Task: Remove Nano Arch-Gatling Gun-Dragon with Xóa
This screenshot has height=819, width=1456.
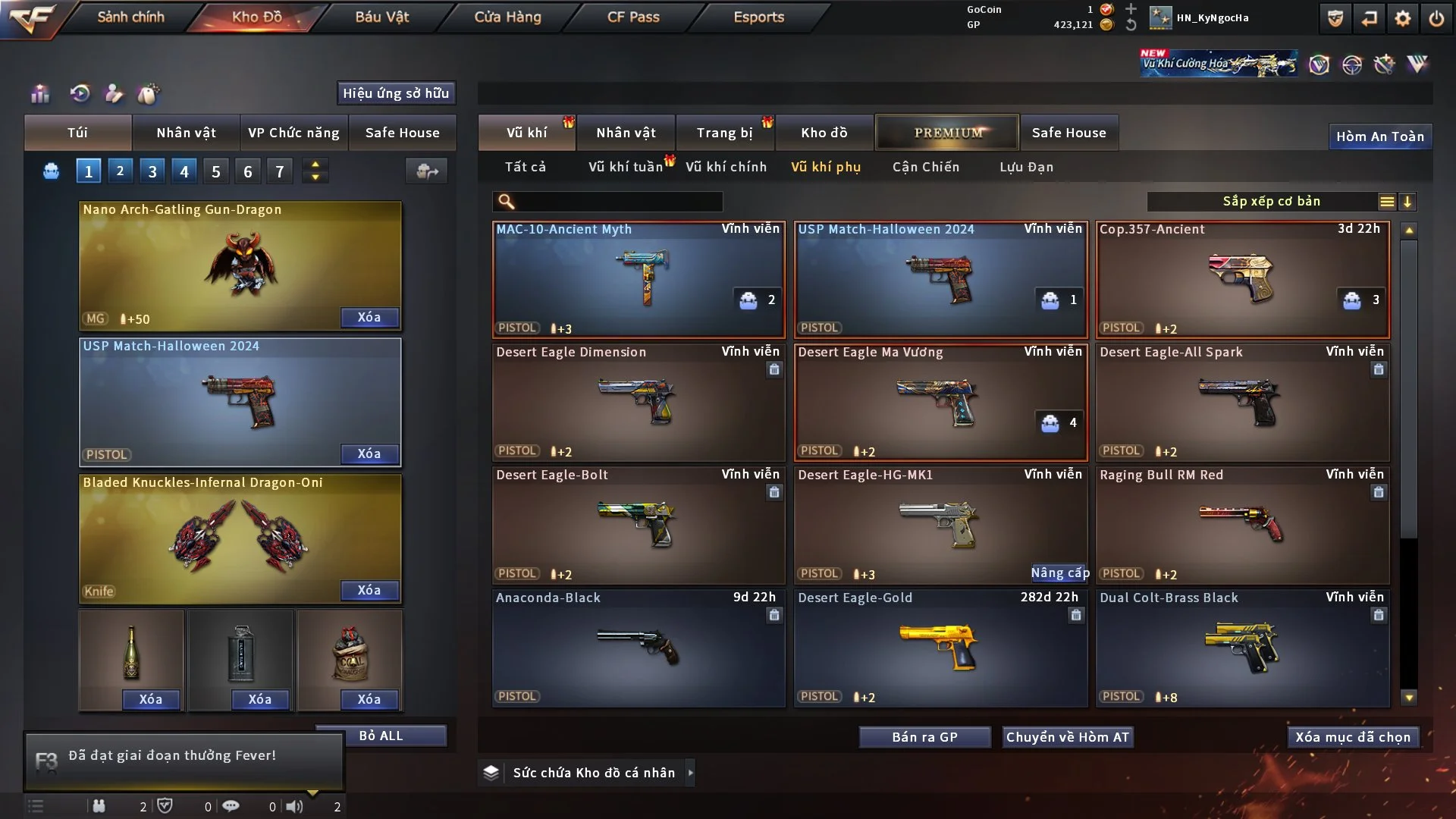Action: (x=369, y=317)
